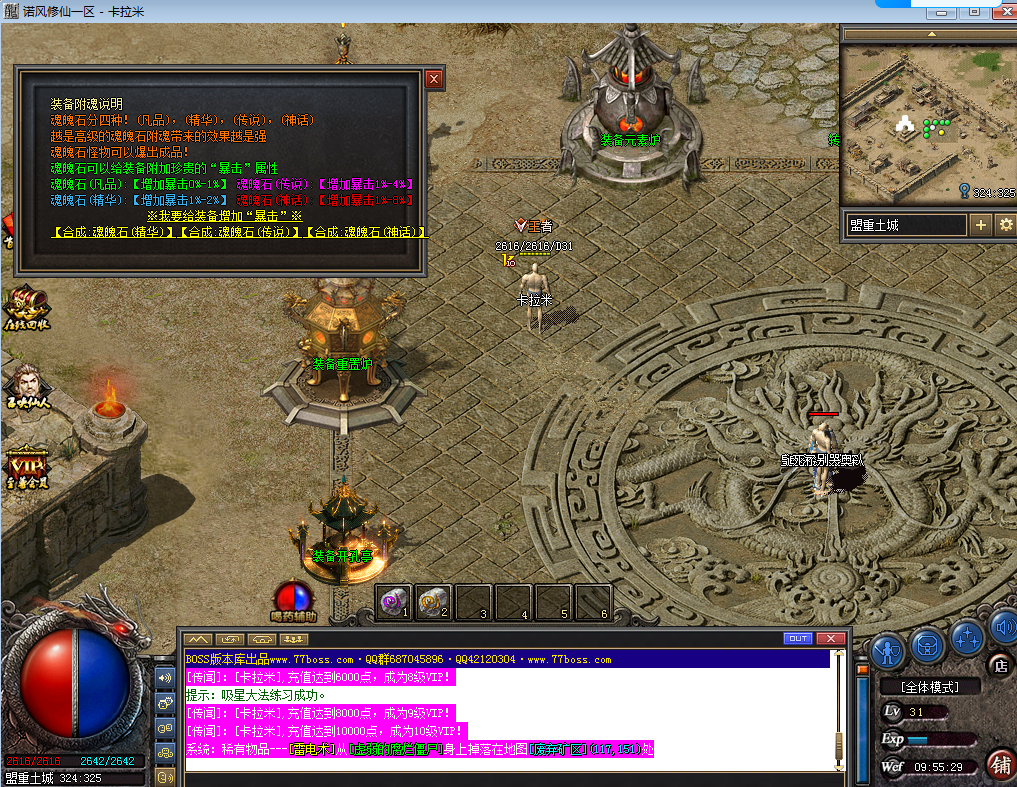Use purple scroll in hotbar slot 1
This screenshot has height=787, width=1017.
[393, 600]
